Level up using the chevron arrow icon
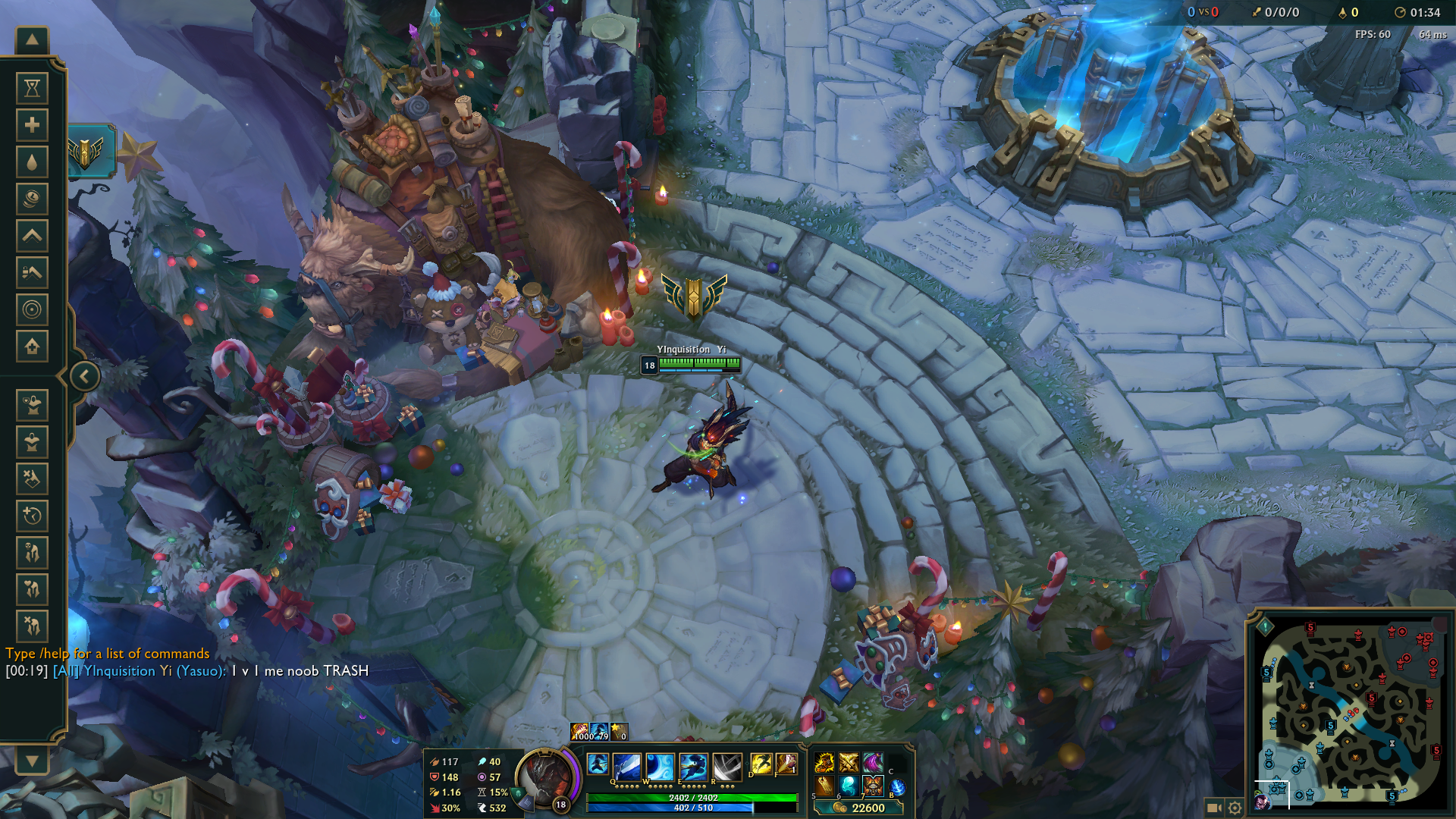The width and height of the screenshot is (1456, 819). coord(32,234)
